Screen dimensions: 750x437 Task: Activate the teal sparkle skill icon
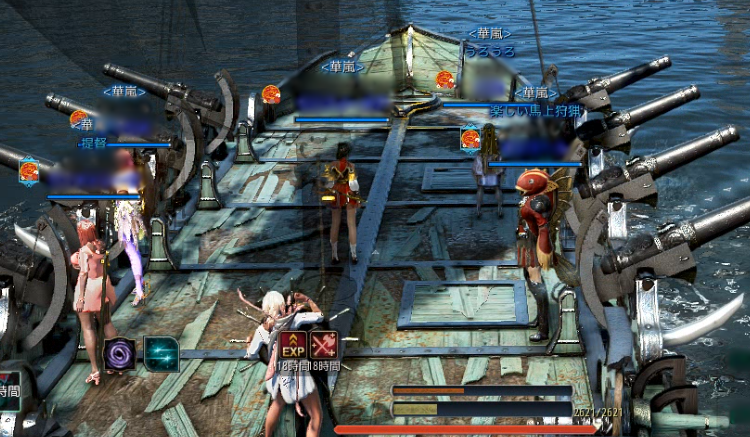[161, 353]
